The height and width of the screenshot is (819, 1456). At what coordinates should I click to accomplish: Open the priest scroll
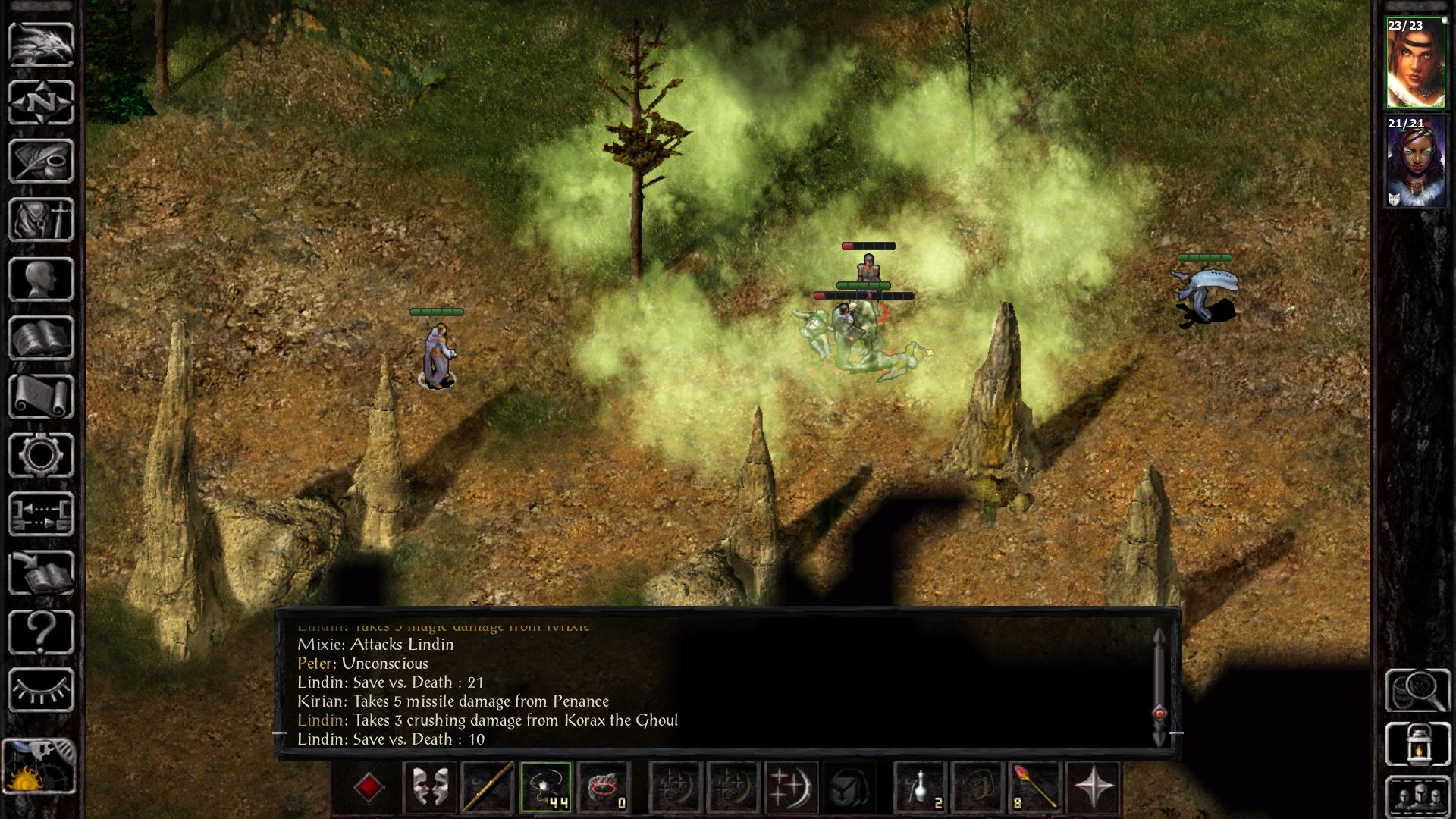tap(41, 397)
